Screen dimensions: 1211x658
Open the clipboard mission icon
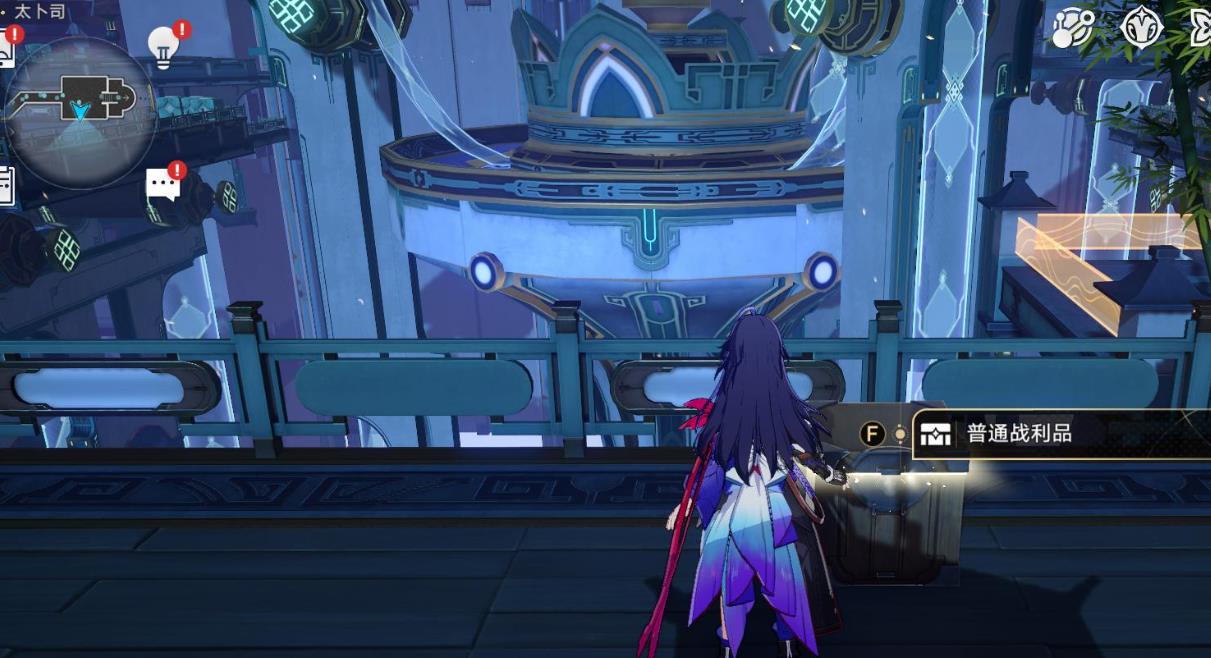click(x=6, y=185)
